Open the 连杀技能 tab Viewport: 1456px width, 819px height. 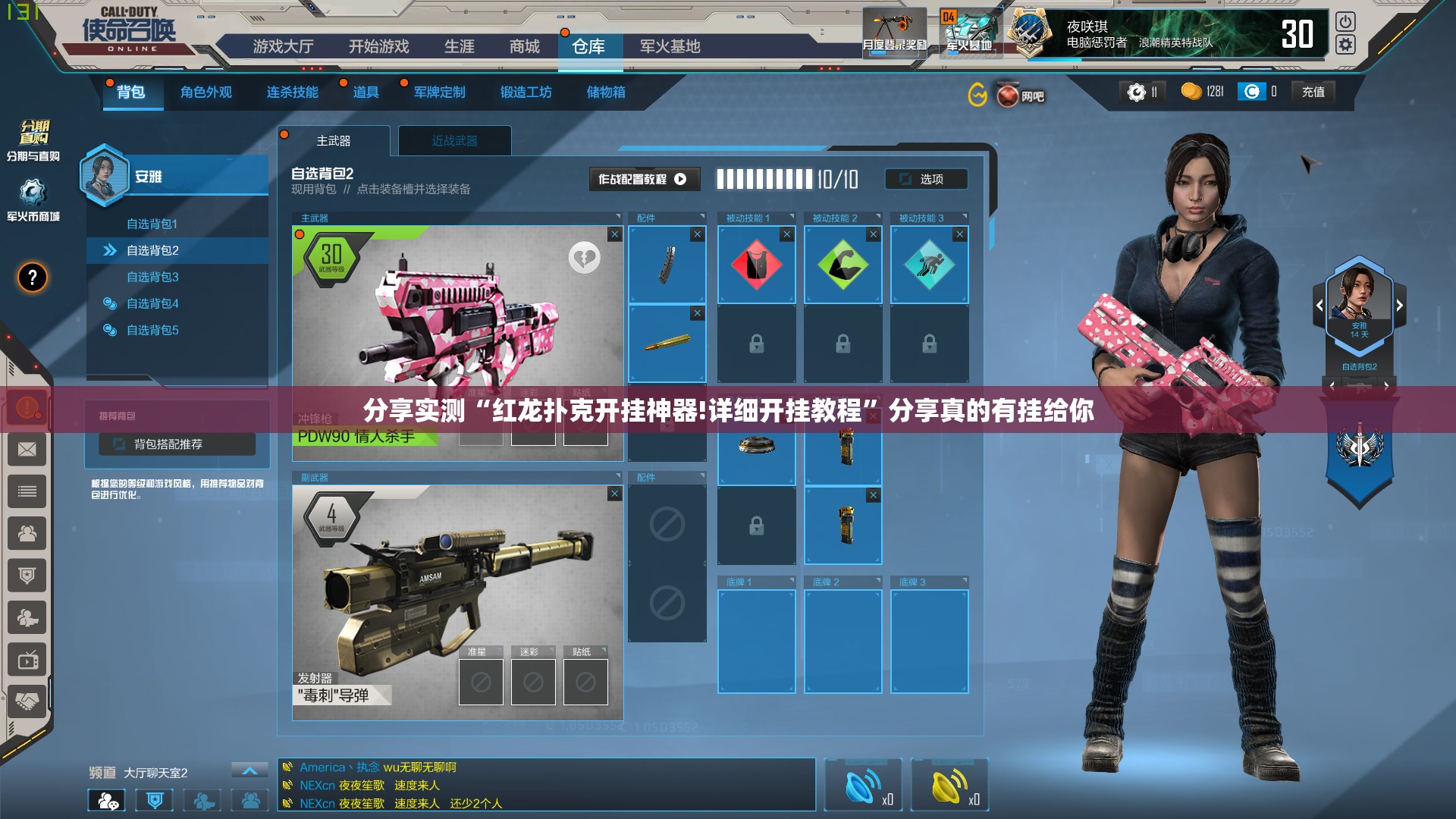point(293,93)
